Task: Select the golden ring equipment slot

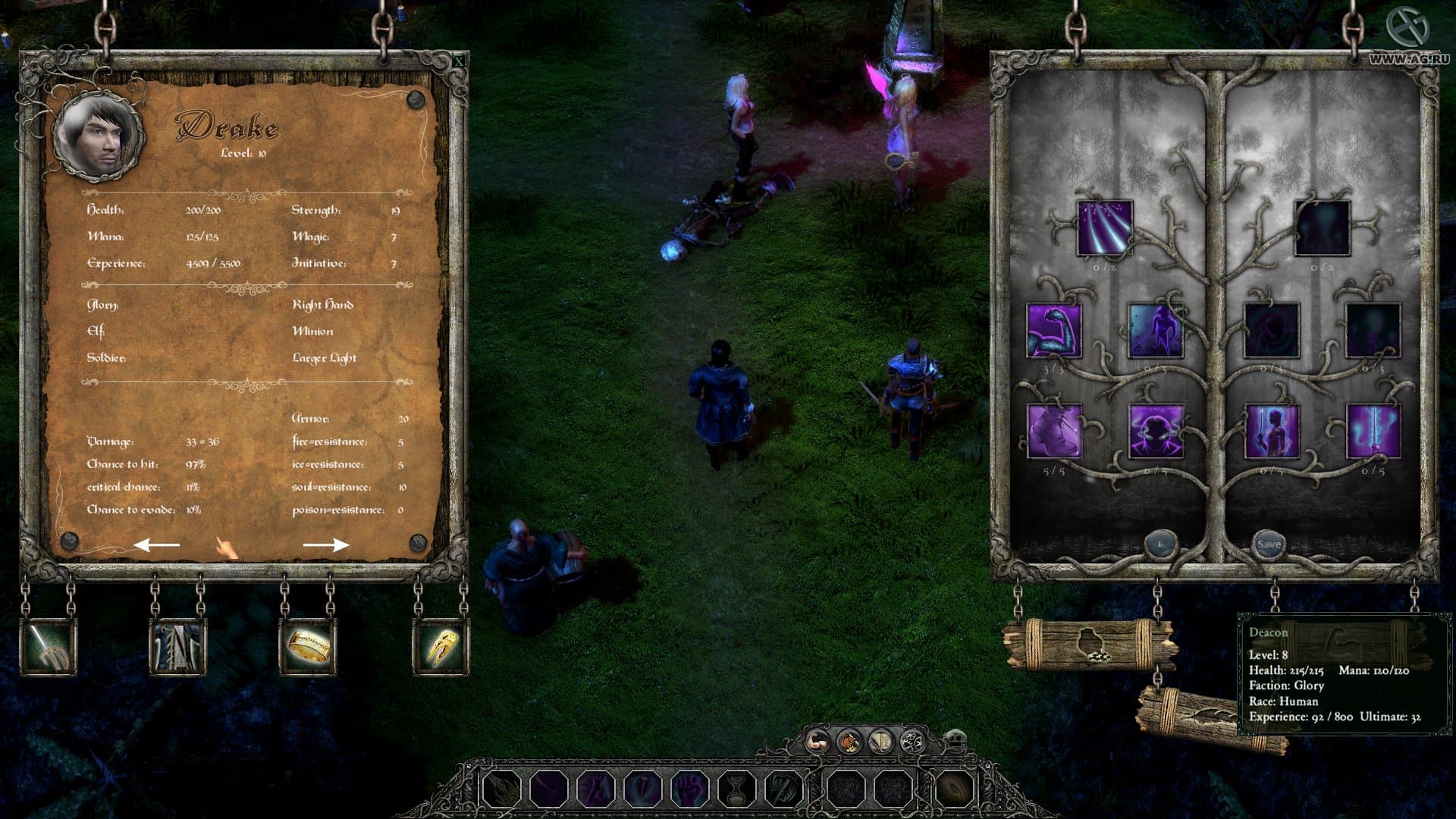Action: tap(307, 647)
